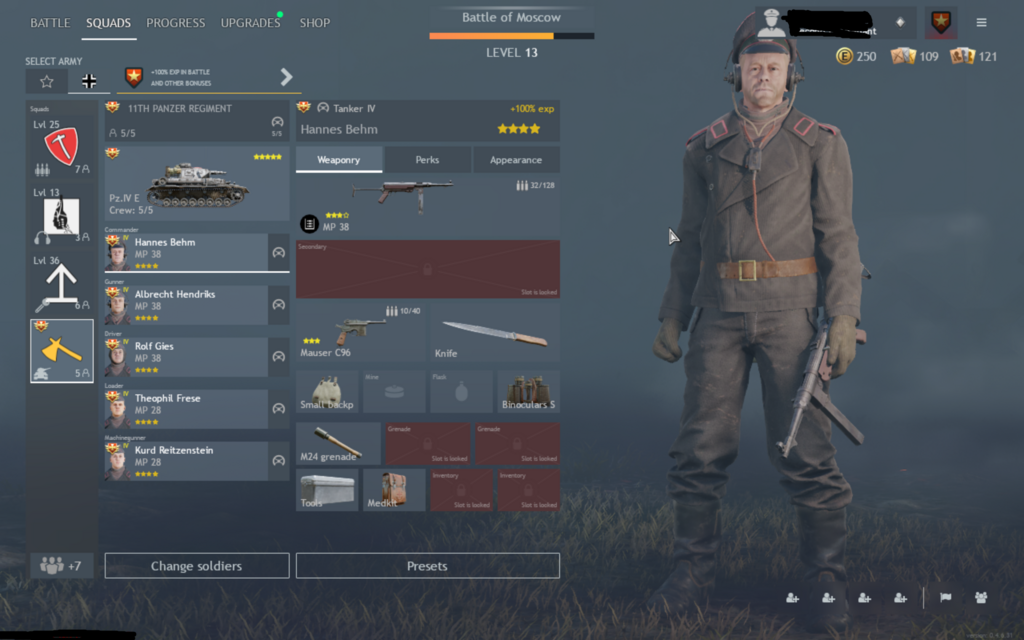The height and width of the screenshot is (640, 1024).
Task: Switch to the Appearance tab
Action: click(x=516, y=160)
